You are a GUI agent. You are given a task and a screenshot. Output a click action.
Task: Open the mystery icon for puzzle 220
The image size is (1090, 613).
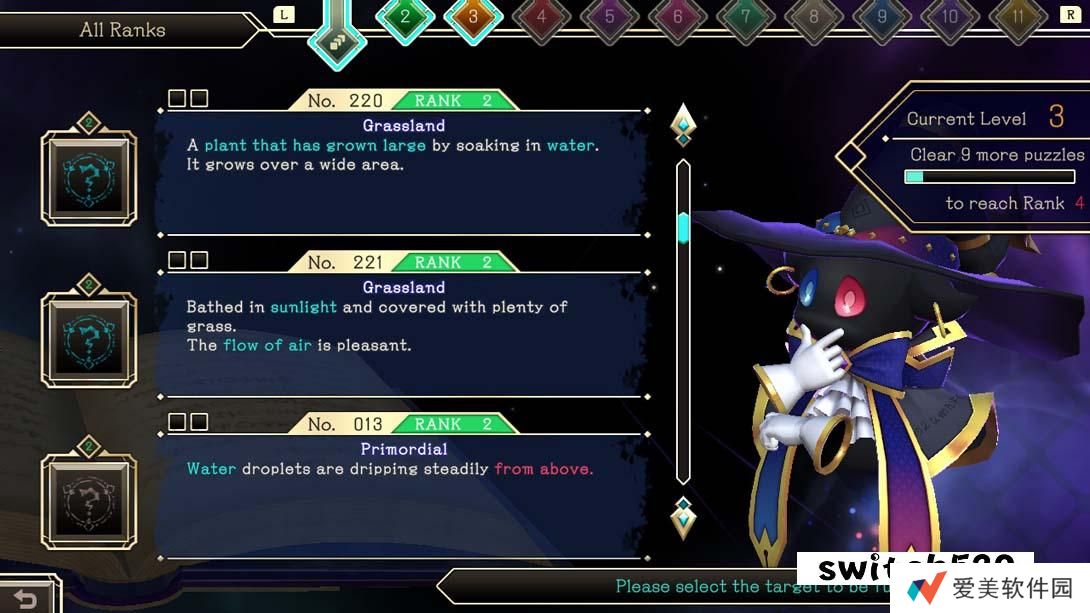coord(88,177)
